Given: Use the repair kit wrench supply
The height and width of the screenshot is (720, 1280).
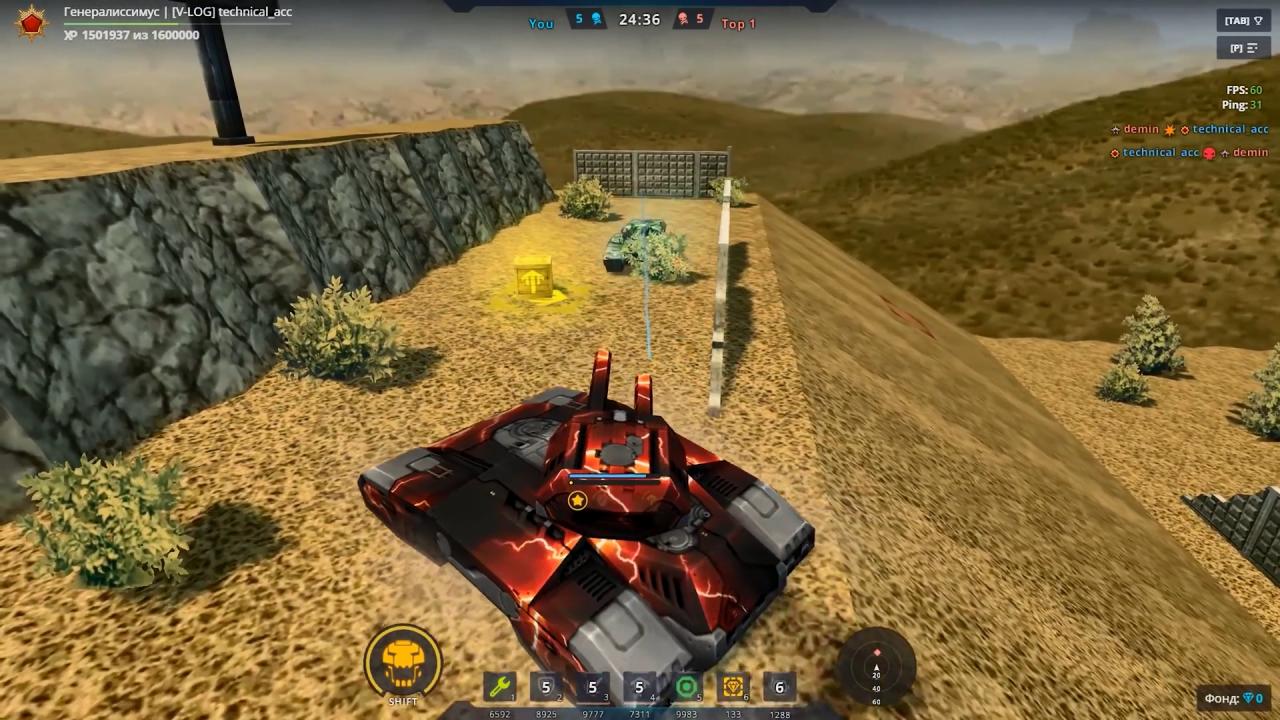Looking at the screenshot, I should [497, 687].
